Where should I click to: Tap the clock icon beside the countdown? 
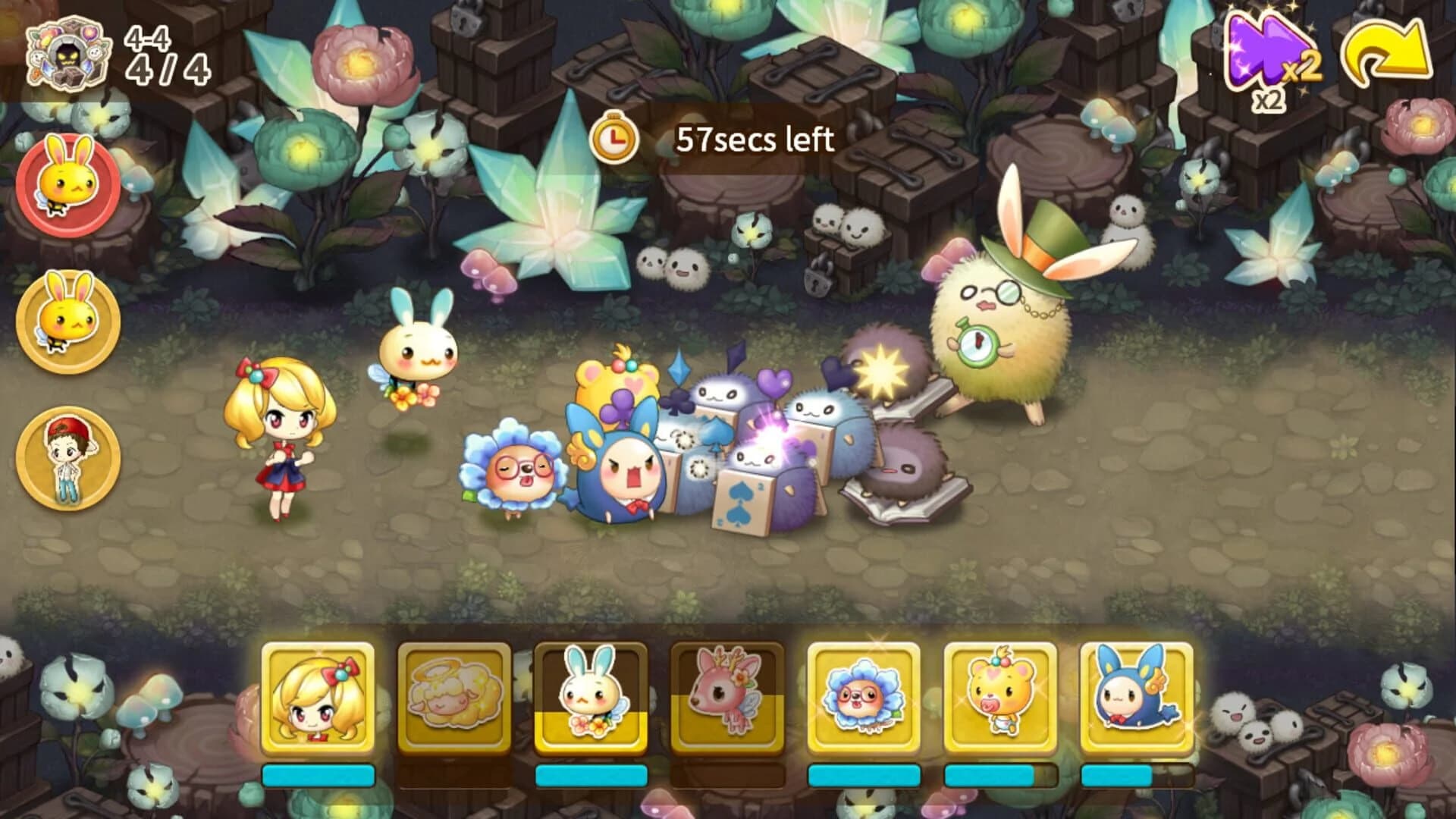pyautogui.click(x=614, y=139)
